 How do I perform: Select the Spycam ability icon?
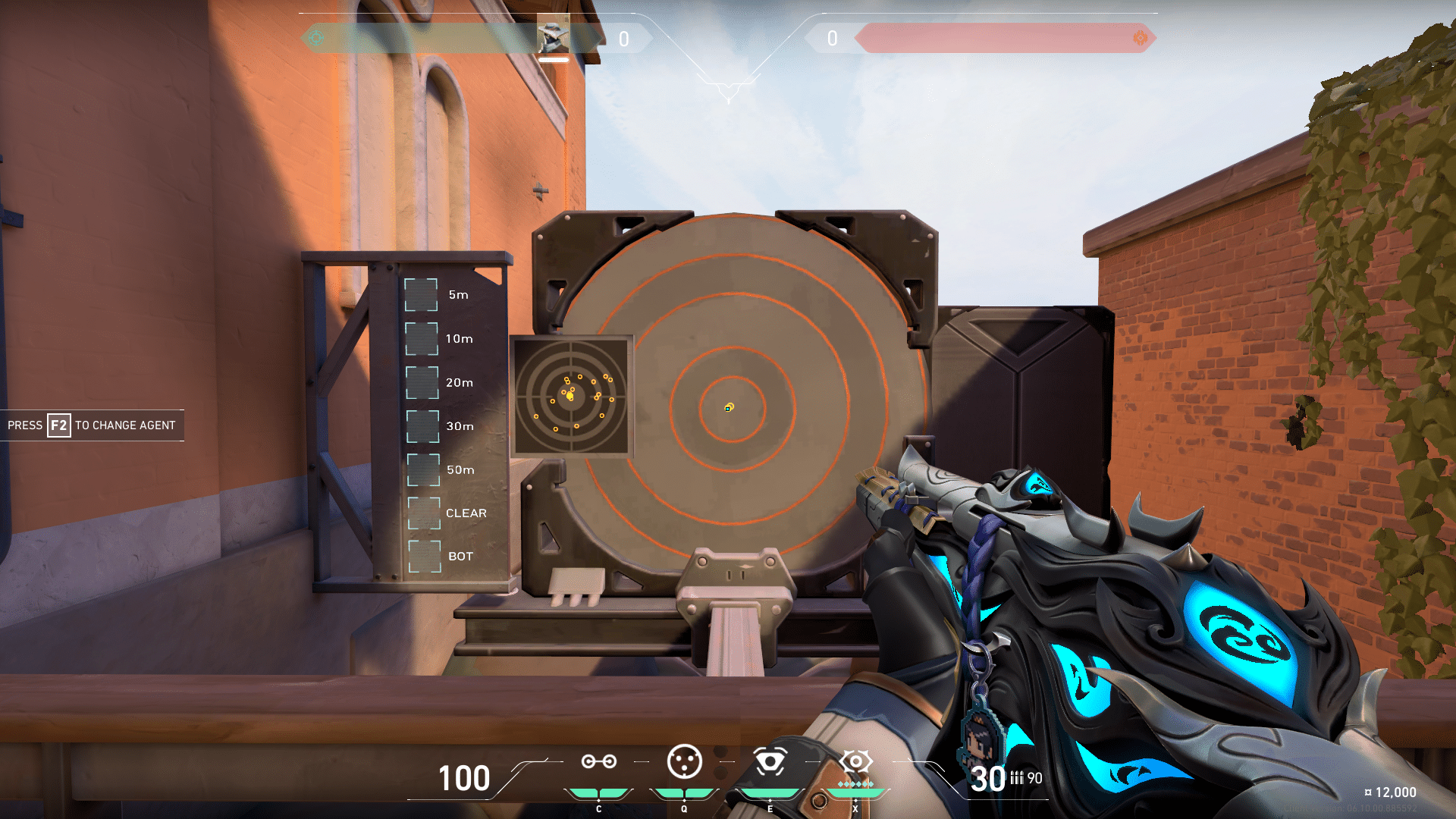772,762
